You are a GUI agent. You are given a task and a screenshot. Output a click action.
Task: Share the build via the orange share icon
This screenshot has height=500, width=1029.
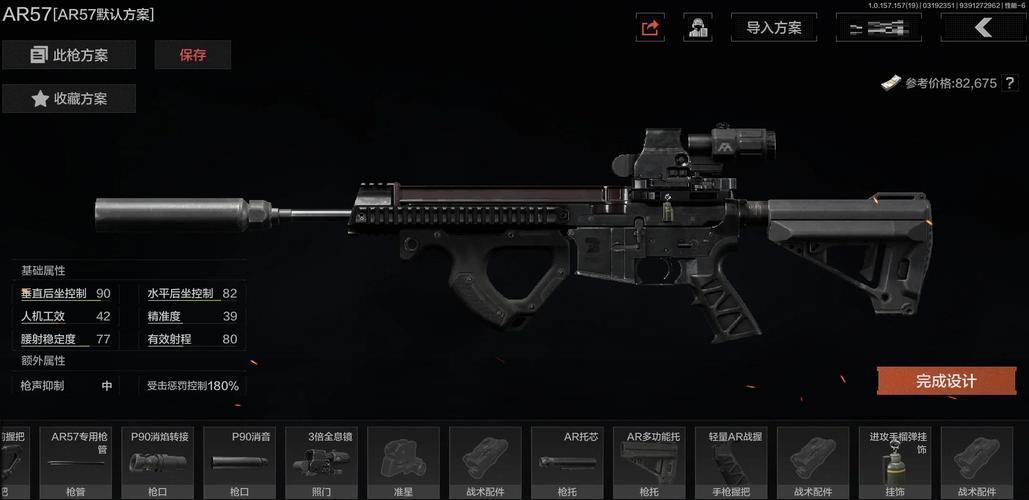650,28
